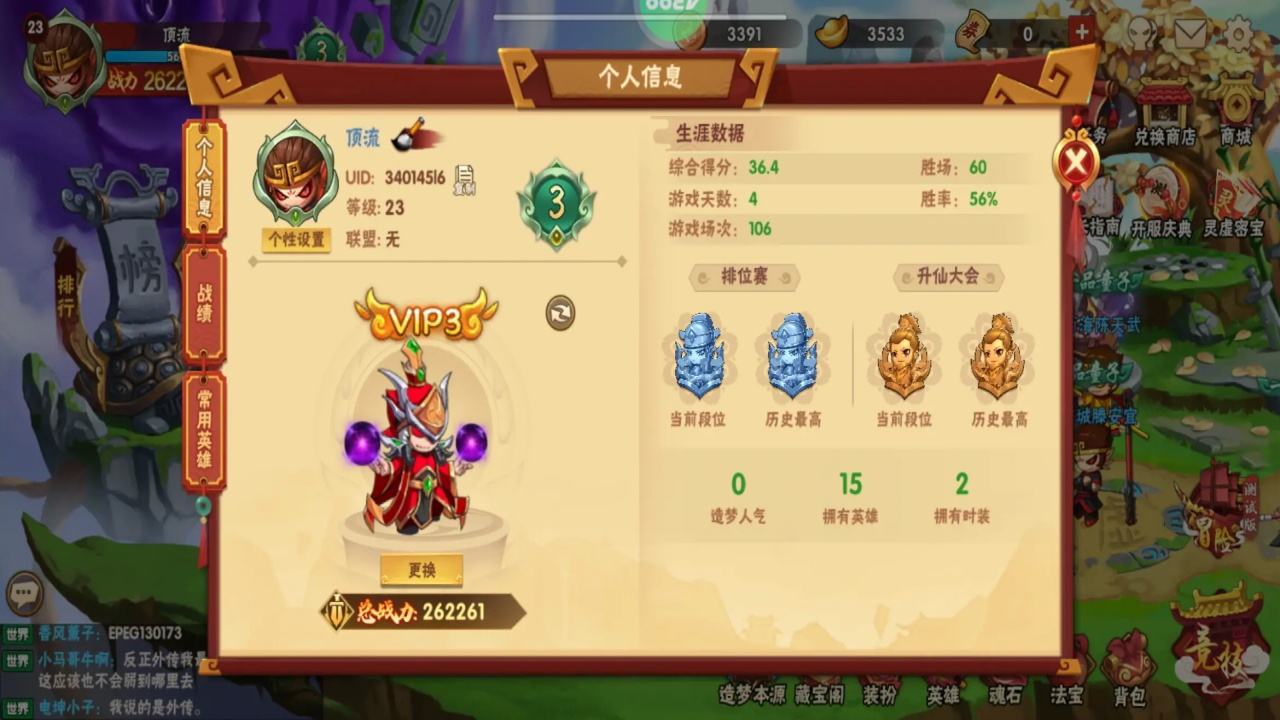Click the 个性设置 button under avatar
Image resolution: width=1280 pixels, height=720 pixels.
[296, 240]
